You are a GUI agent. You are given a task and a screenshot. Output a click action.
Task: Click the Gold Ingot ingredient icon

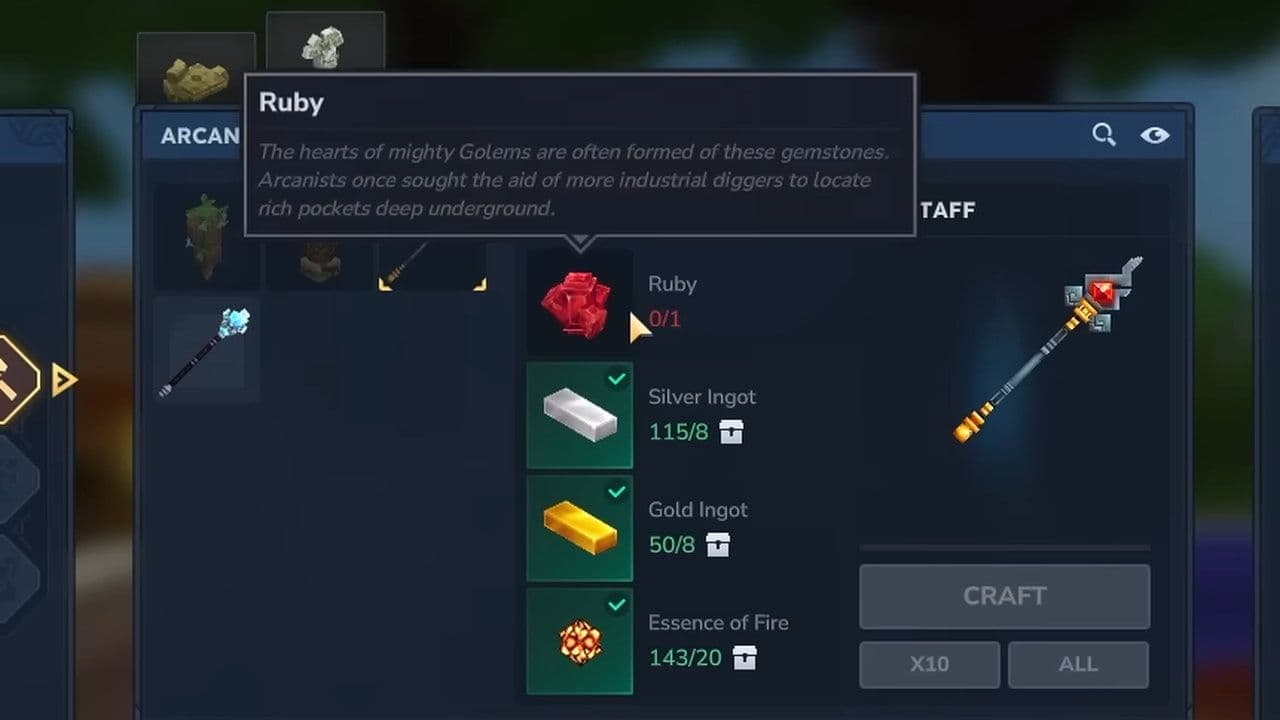click(579, 529)
